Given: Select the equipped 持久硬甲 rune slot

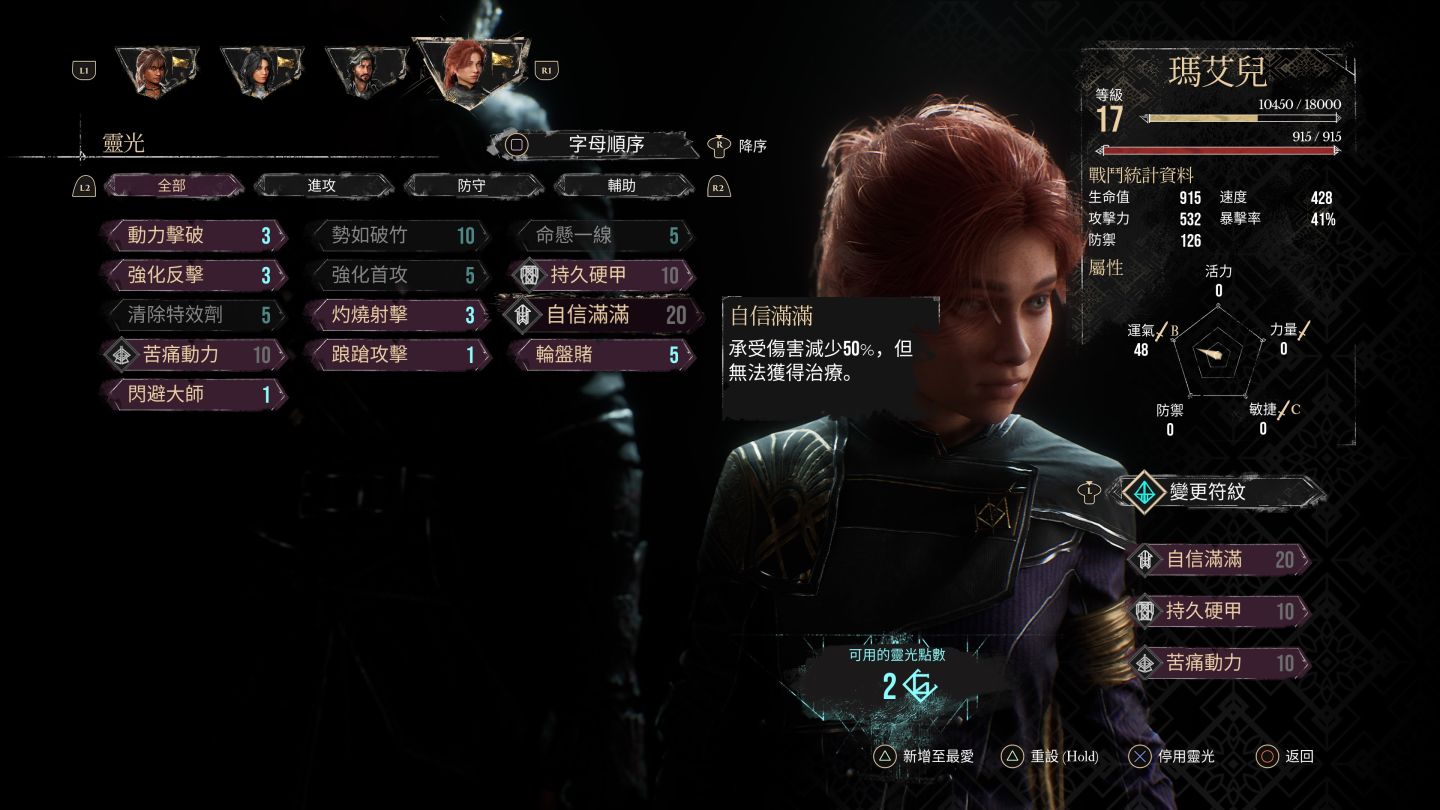Looking at the screenshot, I should [1218, 611].
